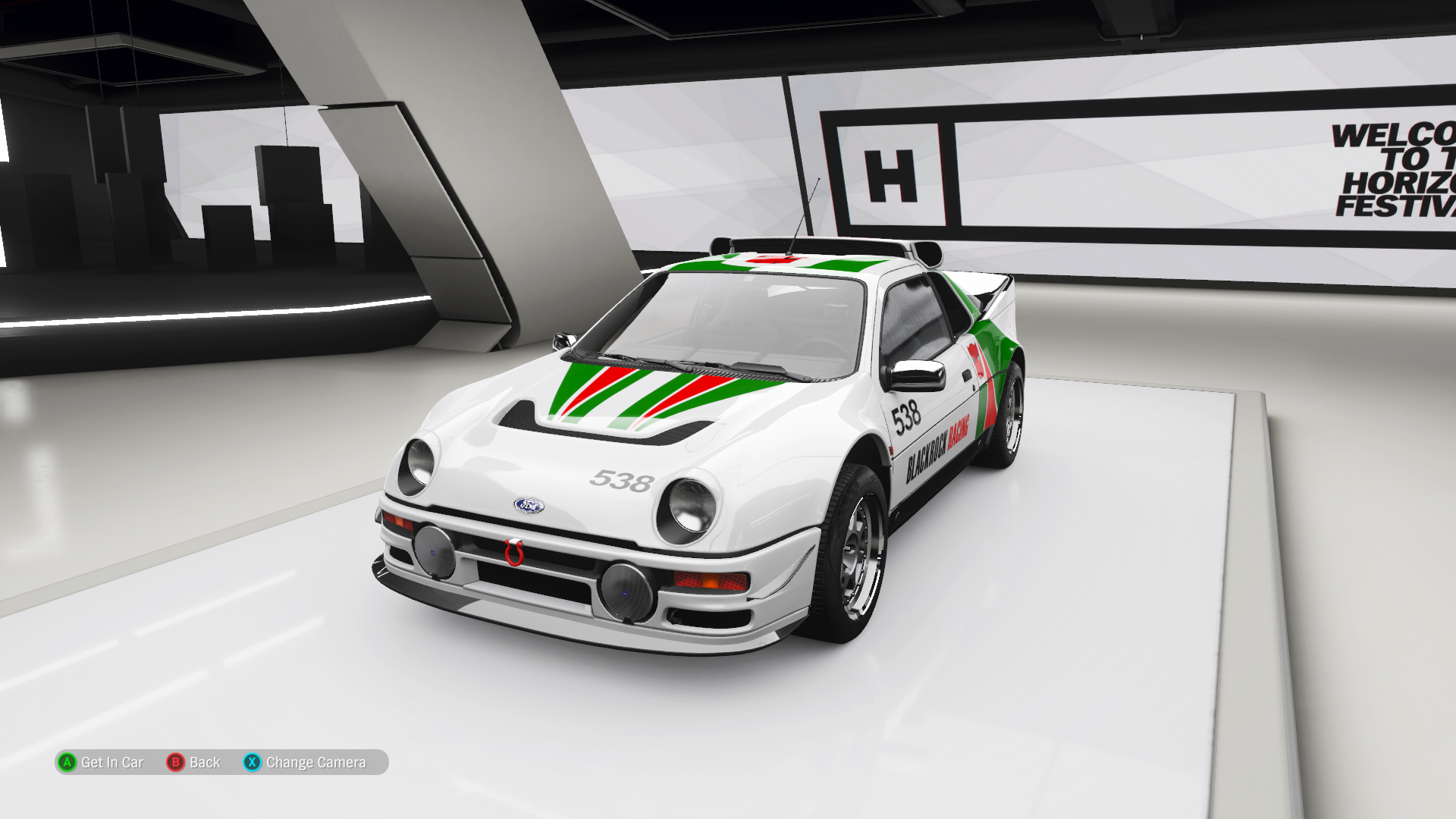Select the Get In Car option
Image resolution: width=1456 pixels, height=819 pixels.
(102, 762)
